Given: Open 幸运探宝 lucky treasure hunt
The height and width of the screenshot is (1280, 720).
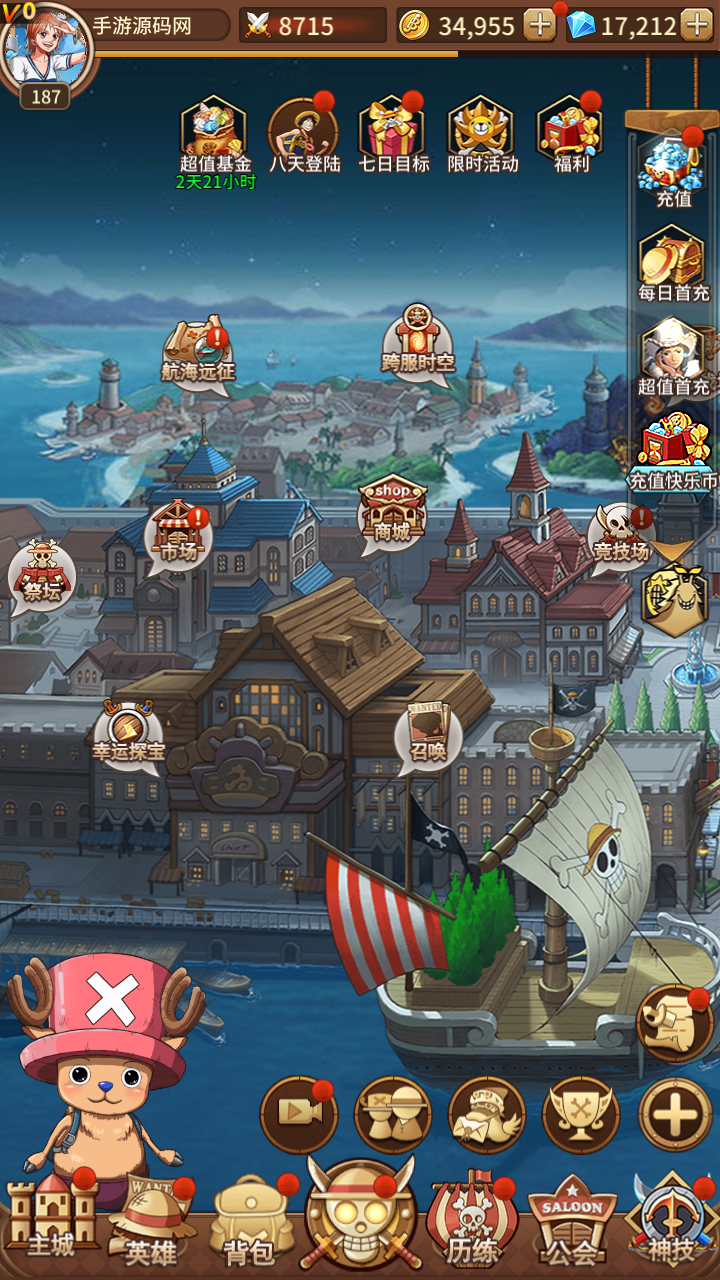Looking at the screenshot, I should [128, 732].
